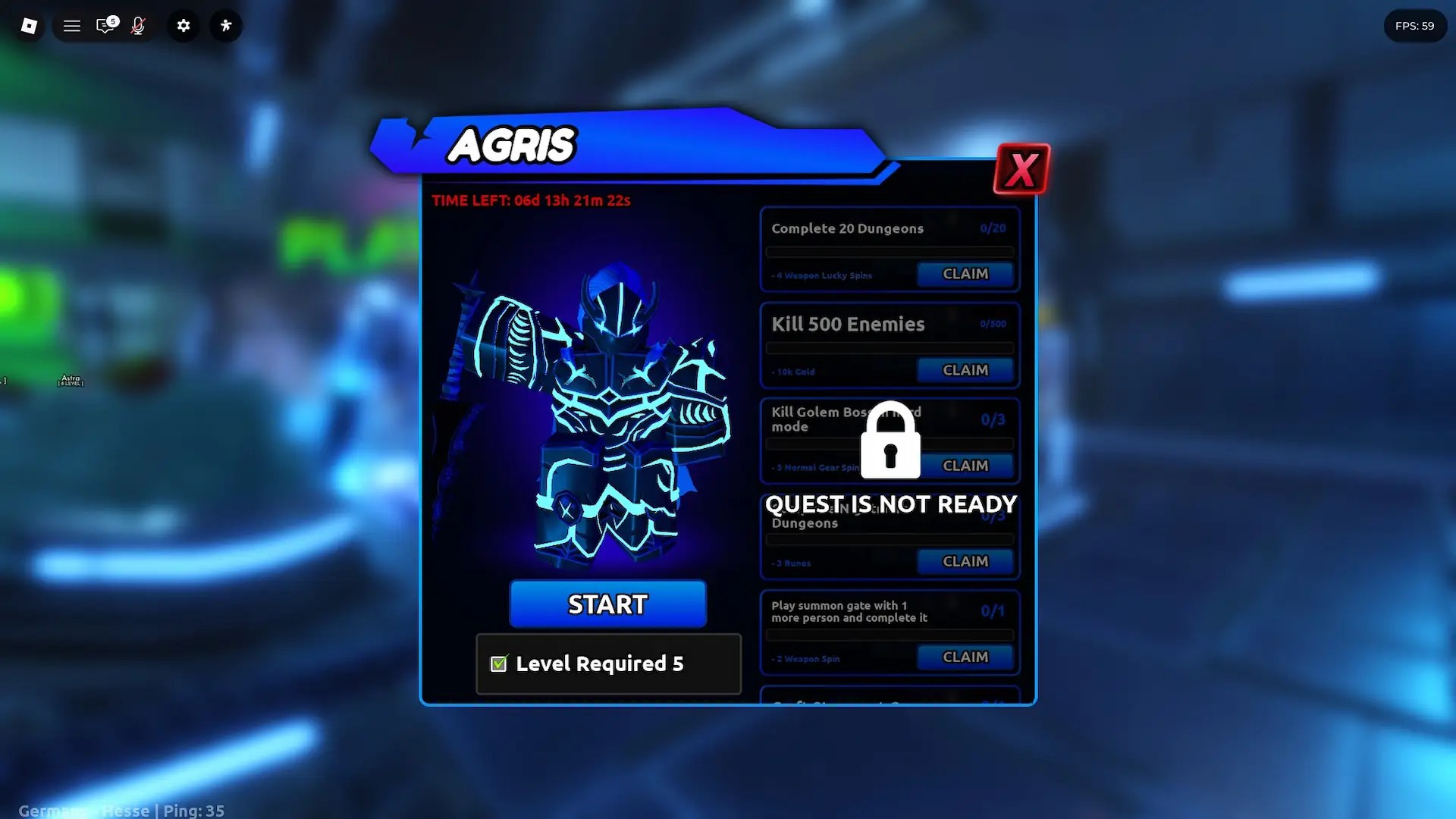Claim the 3 Runes reward

pyautogui.click(x=965, y=561)
